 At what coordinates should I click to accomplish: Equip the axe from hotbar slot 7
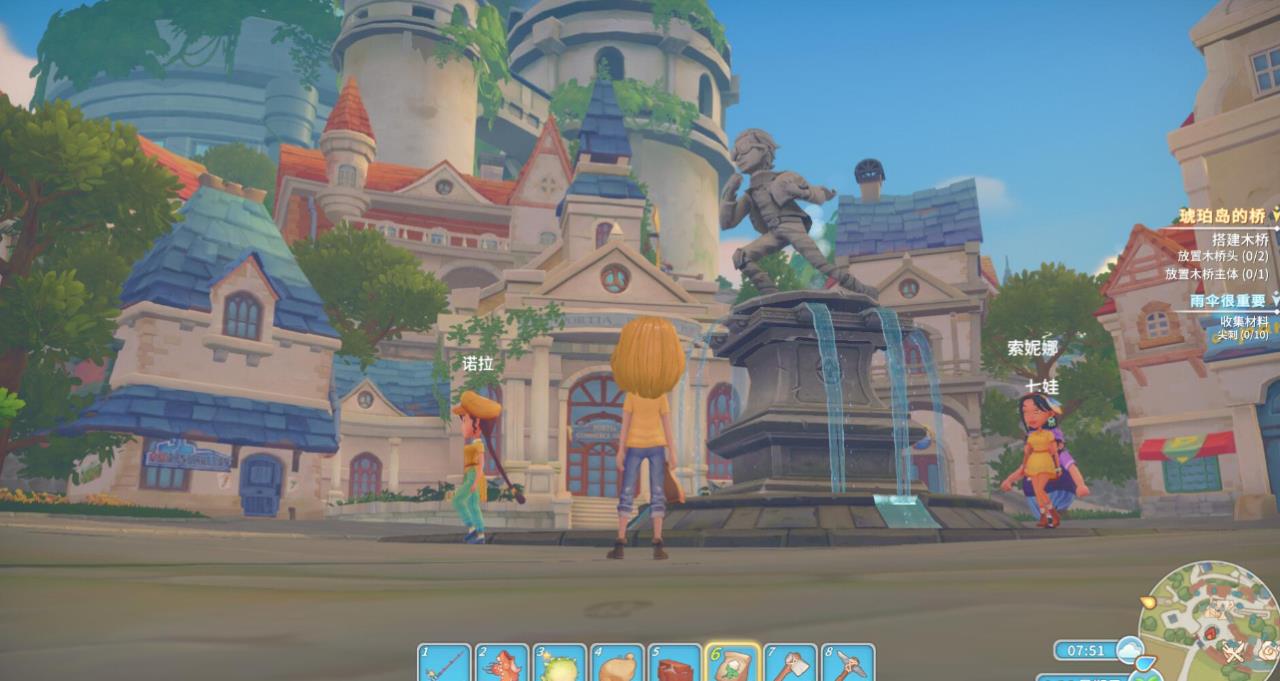[790, 664]
